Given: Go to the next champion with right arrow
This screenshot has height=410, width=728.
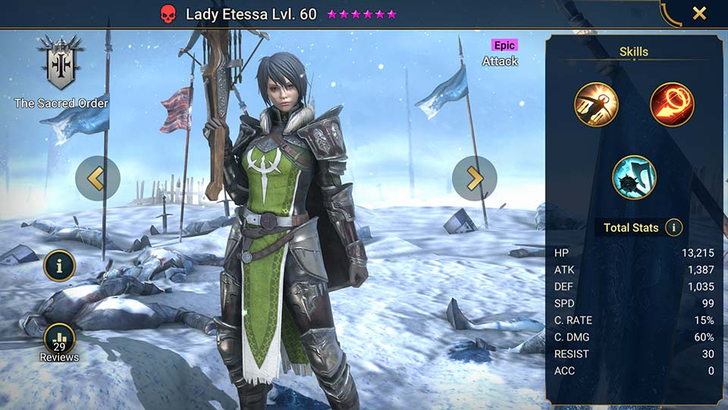Looking at the screenshot, I should [x=474, y=178].
